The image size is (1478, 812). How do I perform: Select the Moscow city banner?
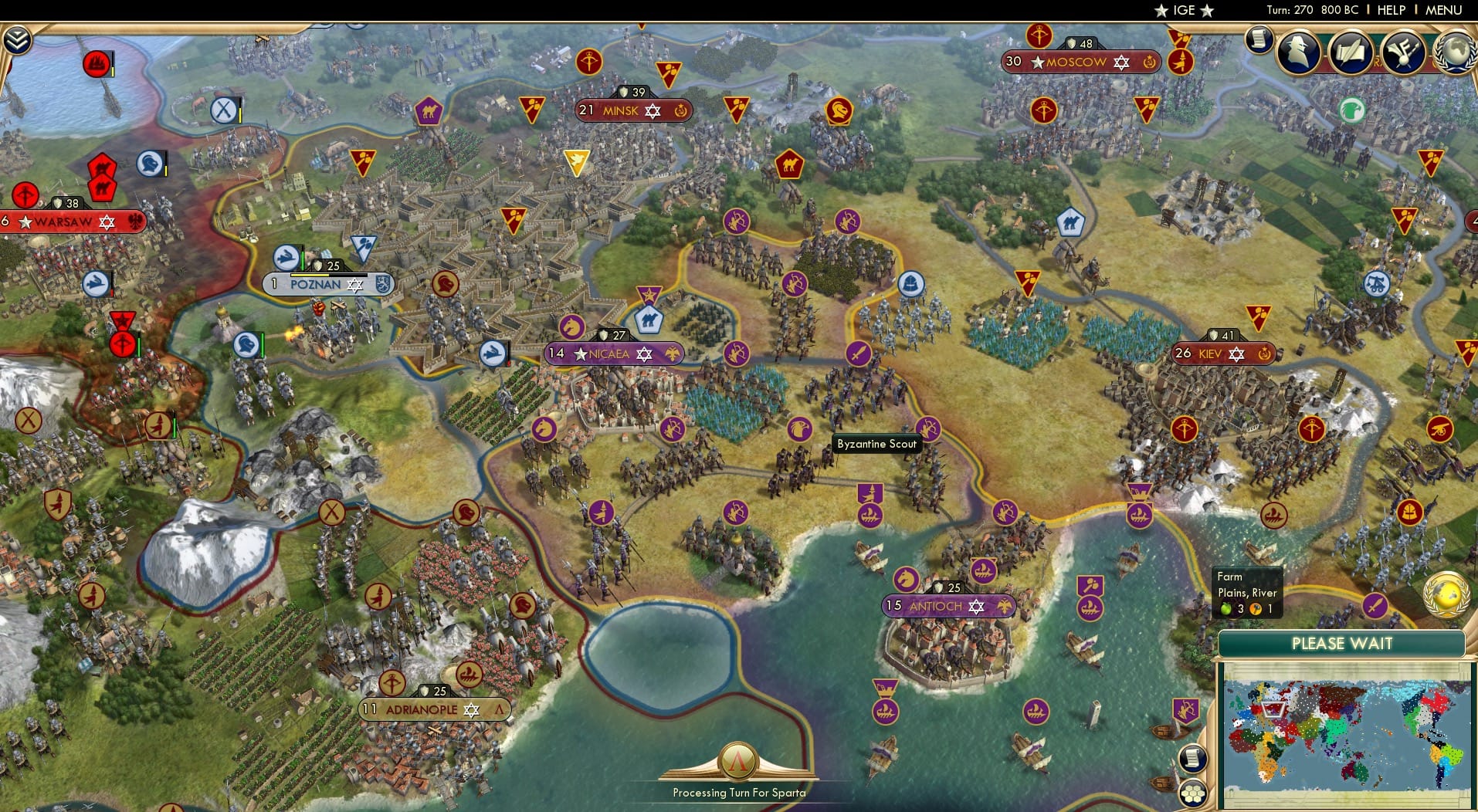click(1078, 62)
